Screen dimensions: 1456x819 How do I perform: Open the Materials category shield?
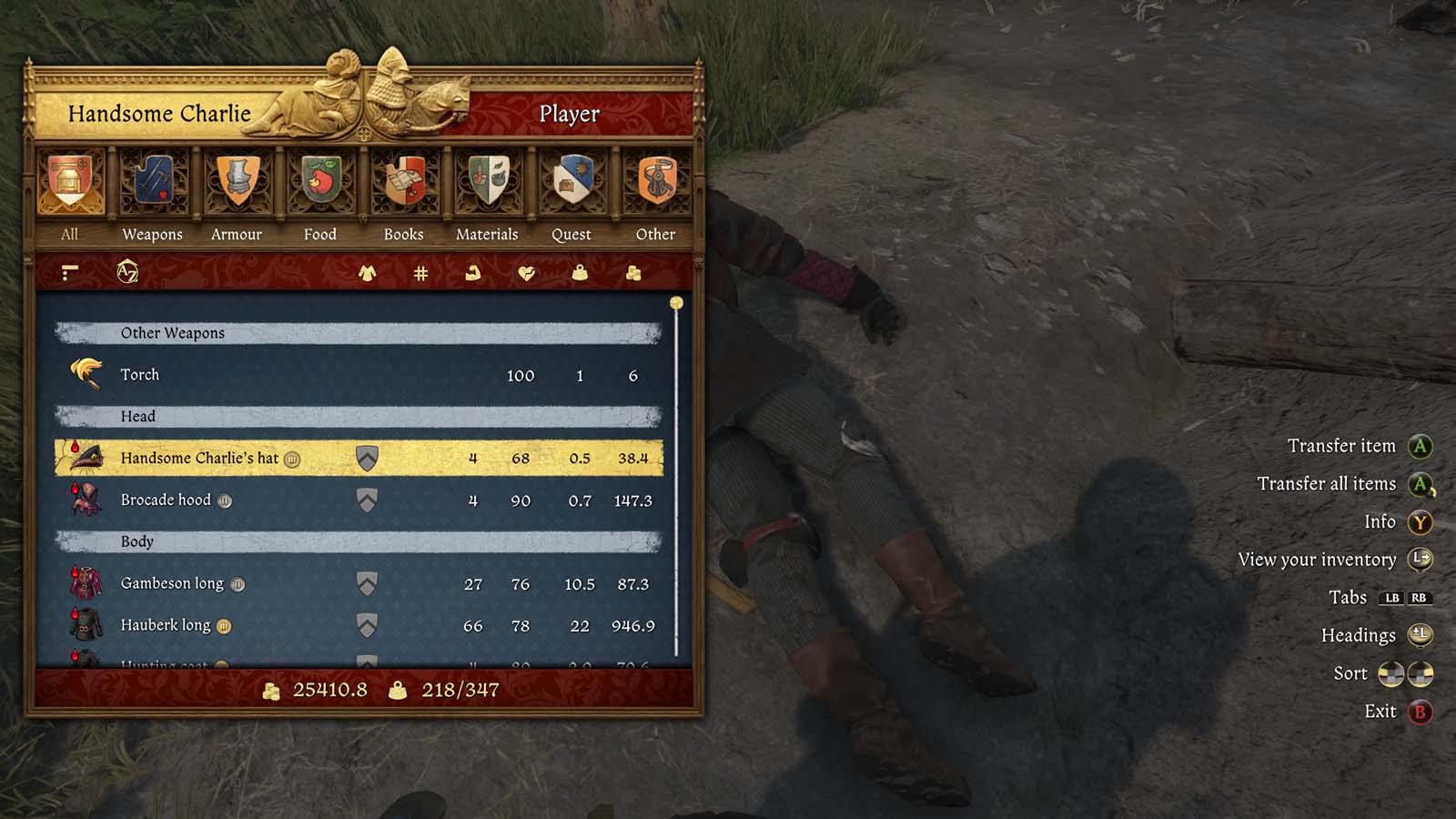click(x=488, y=182)
